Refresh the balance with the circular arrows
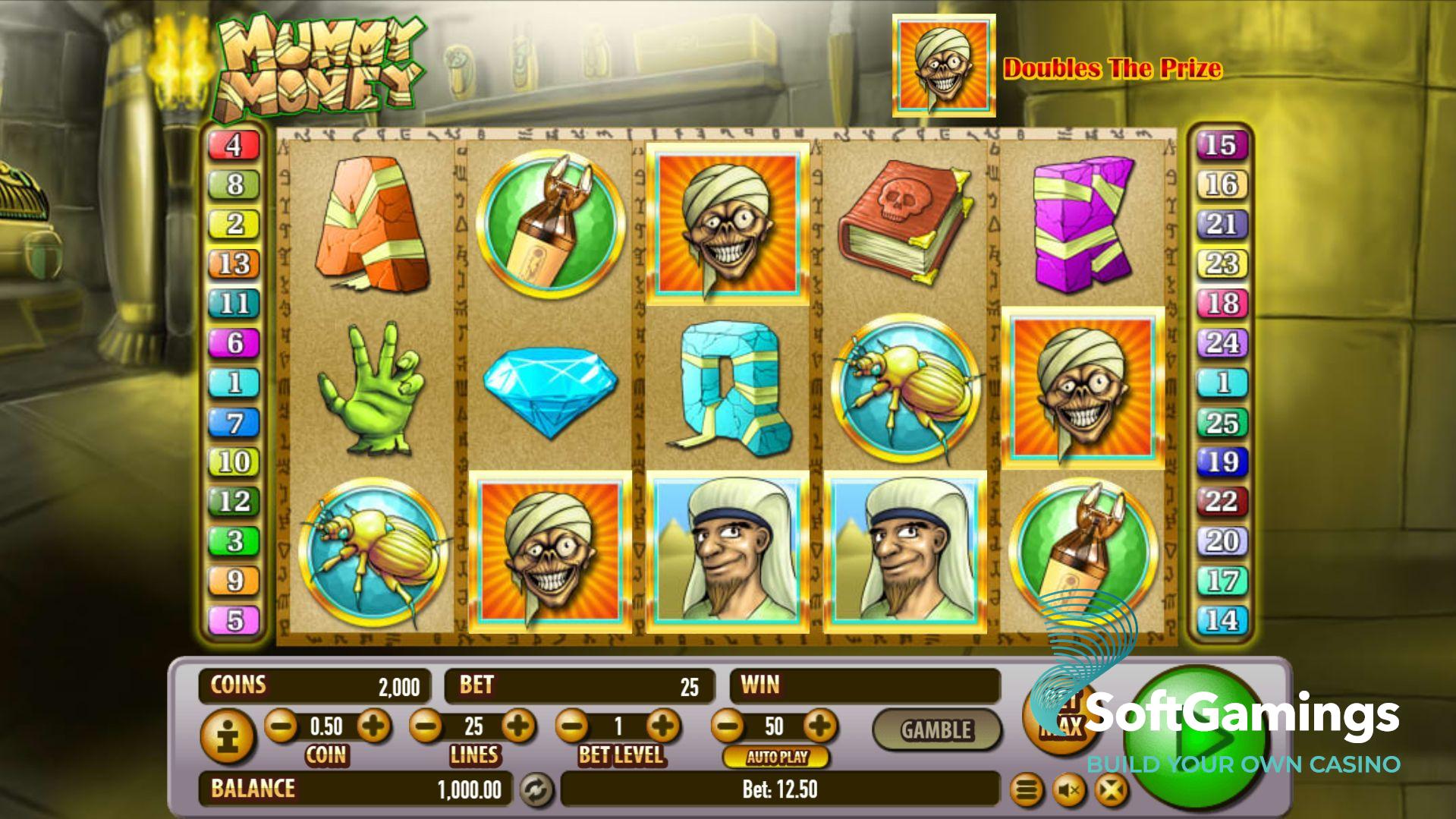 point(536,790)
